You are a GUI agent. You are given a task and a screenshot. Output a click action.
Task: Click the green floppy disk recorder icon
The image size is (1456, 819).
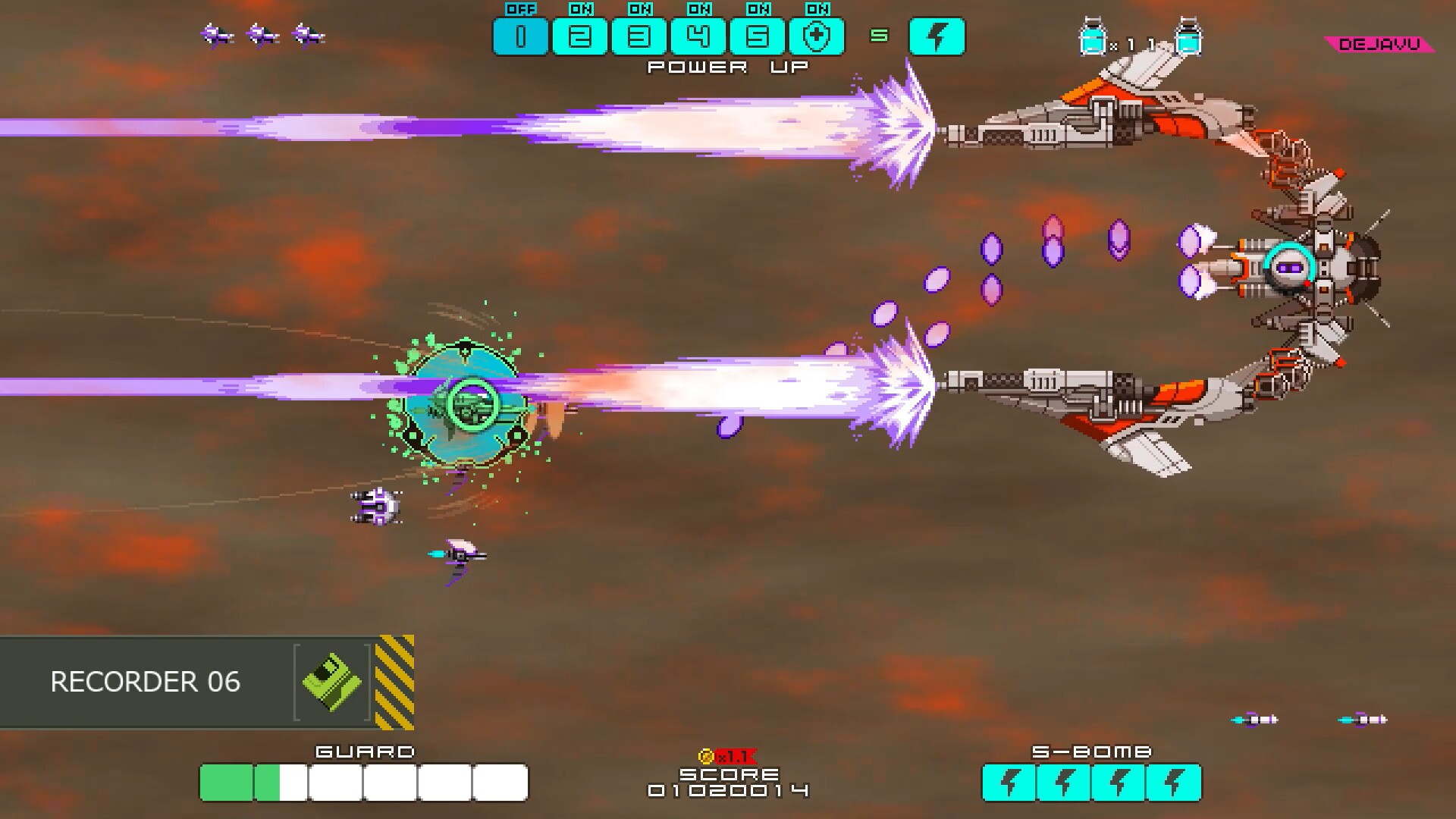pyautogui.click(x=331, y=681)
